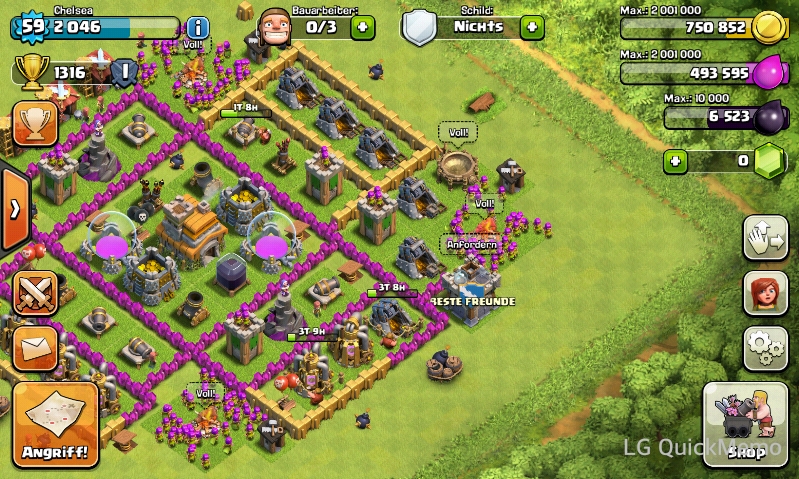Add a builder with the green plus

(362, 27)
